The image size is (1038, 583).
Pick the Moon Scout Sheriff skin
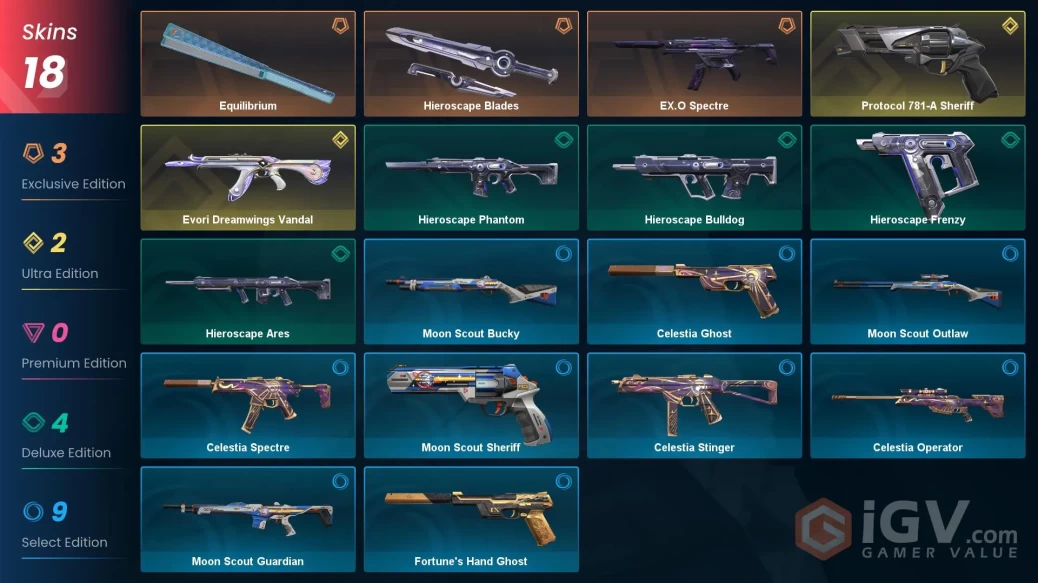point(471,406)
